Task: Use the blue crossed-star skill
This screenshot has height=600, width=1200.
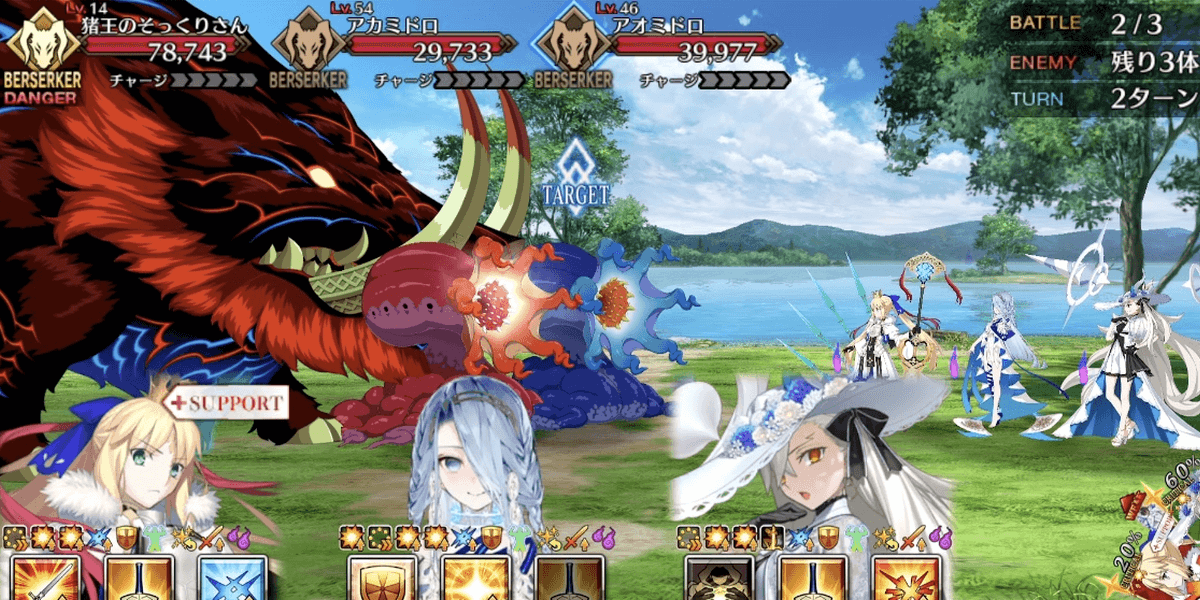Action: [x=231, y=578]
